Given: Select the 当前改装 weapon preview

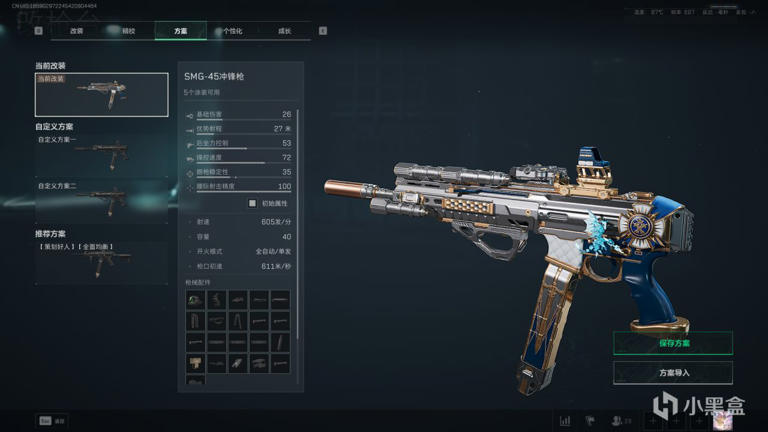Looking at the screenshot, I should point(101,95).
